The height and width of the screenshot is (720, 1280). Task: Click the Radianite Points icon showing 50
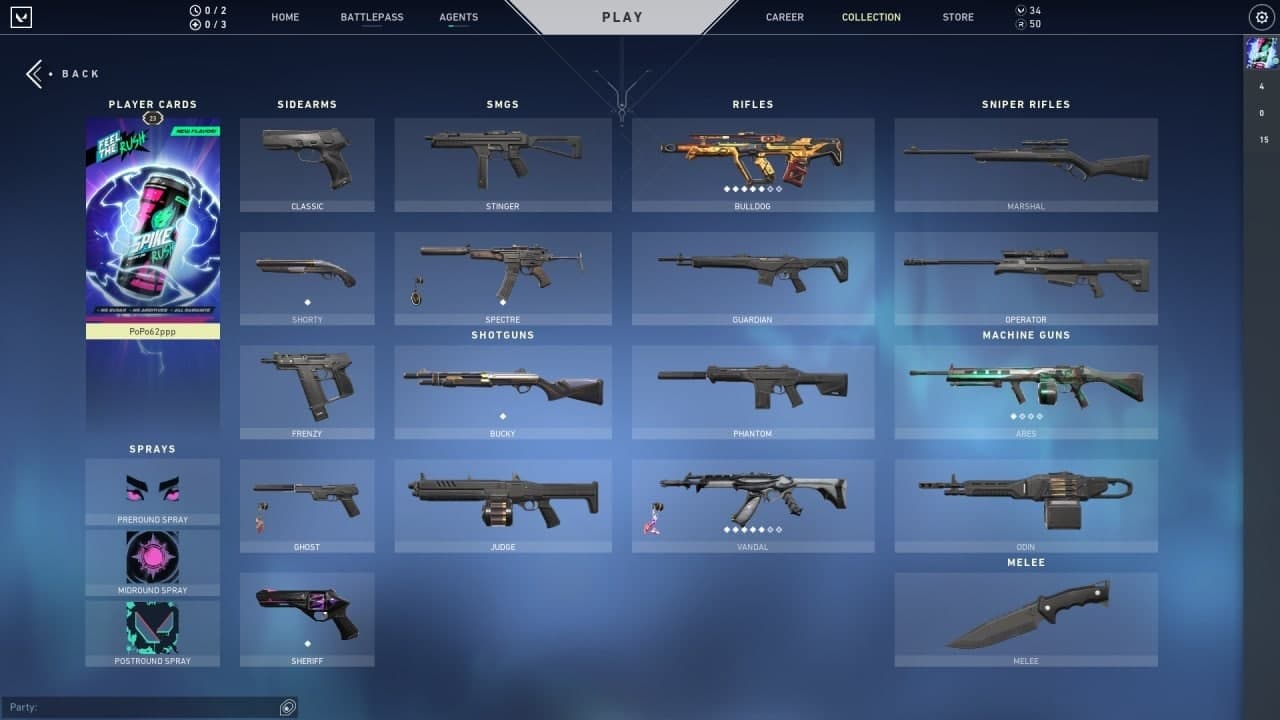tap(1022, 24)
